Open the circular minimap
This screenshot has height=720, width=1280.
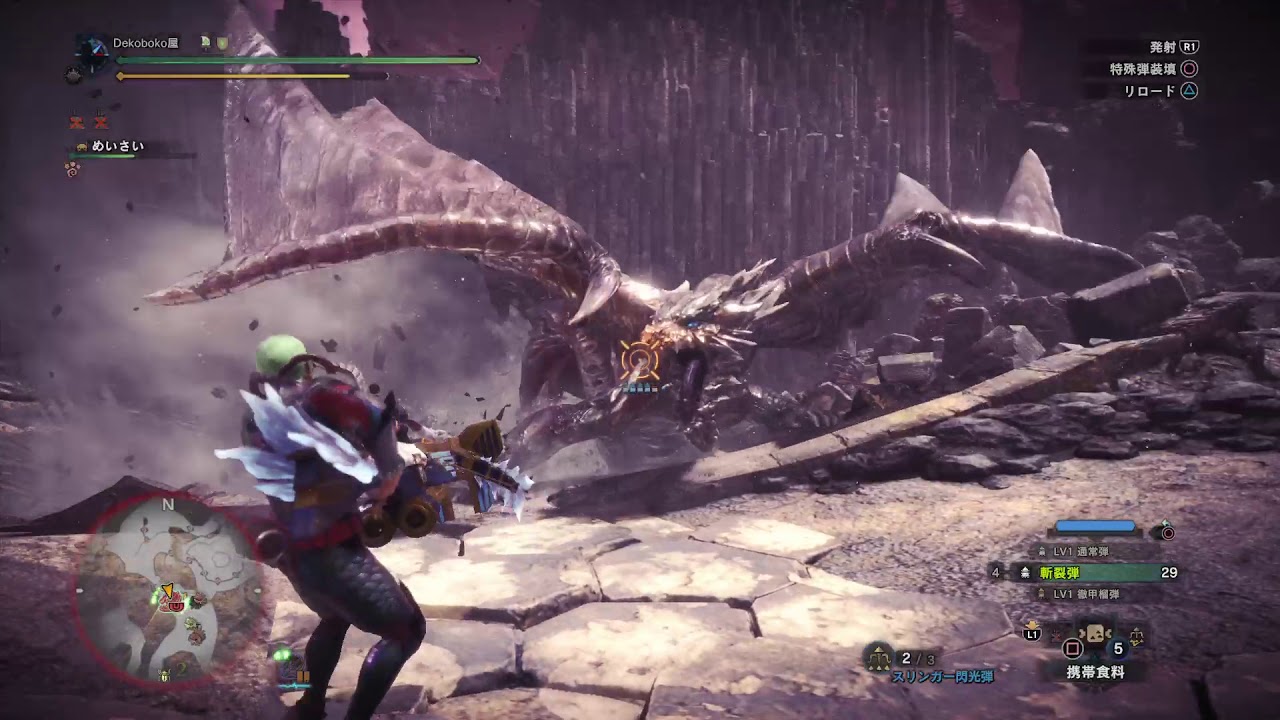[x=168, y=591]
